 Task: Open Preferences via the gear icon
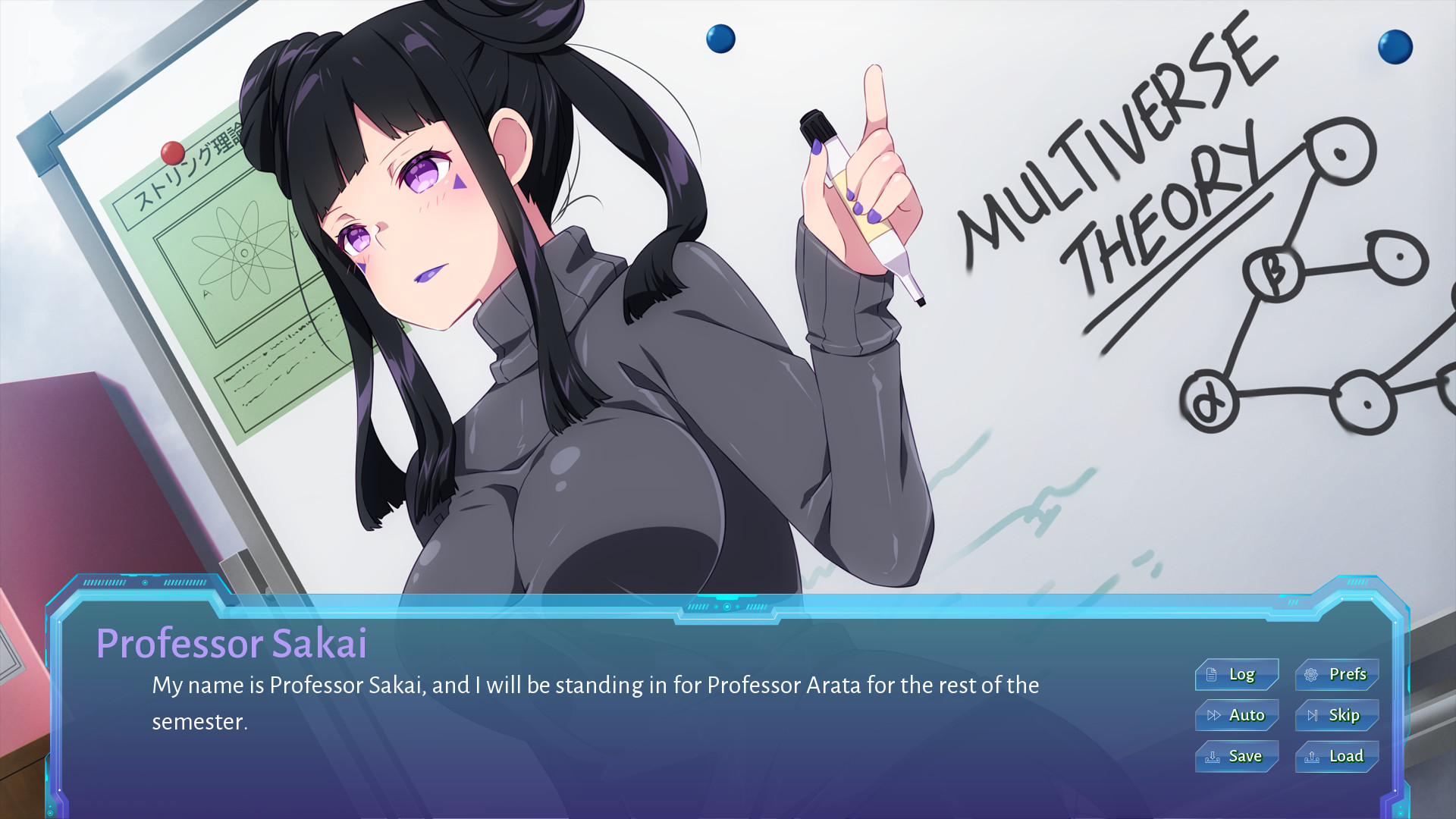click(1310, 674)
